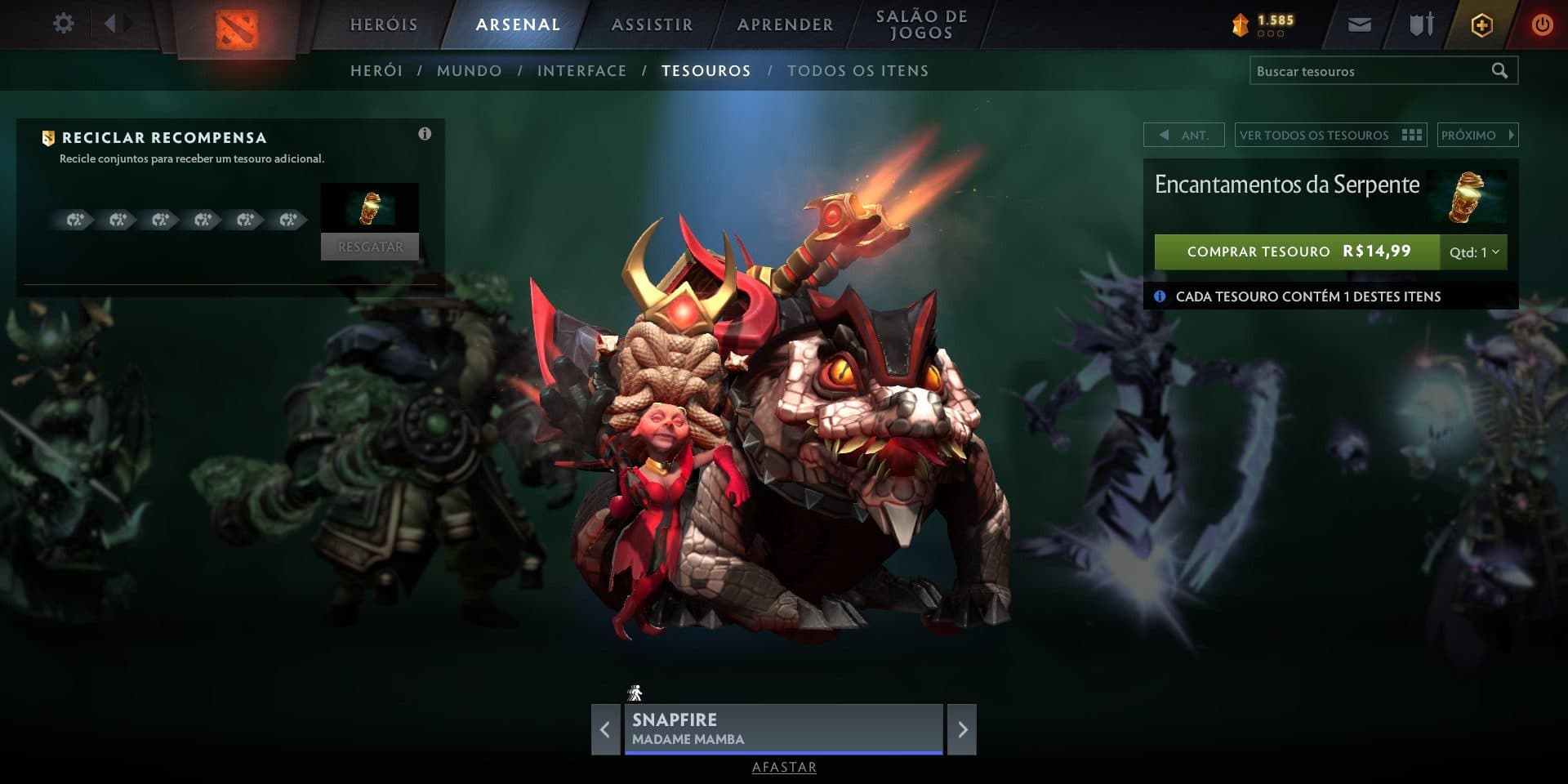Click the info icon on Reciclar Recompensa
The image size is (1568, 784).
[425, 134]
